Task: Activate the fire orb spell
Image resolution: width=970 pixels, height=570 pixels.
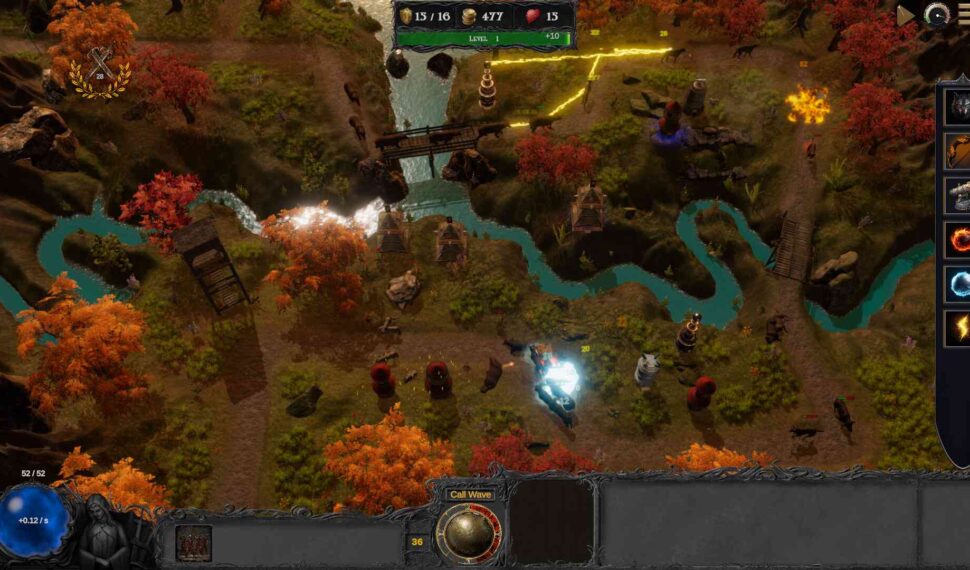Action: 958,240
